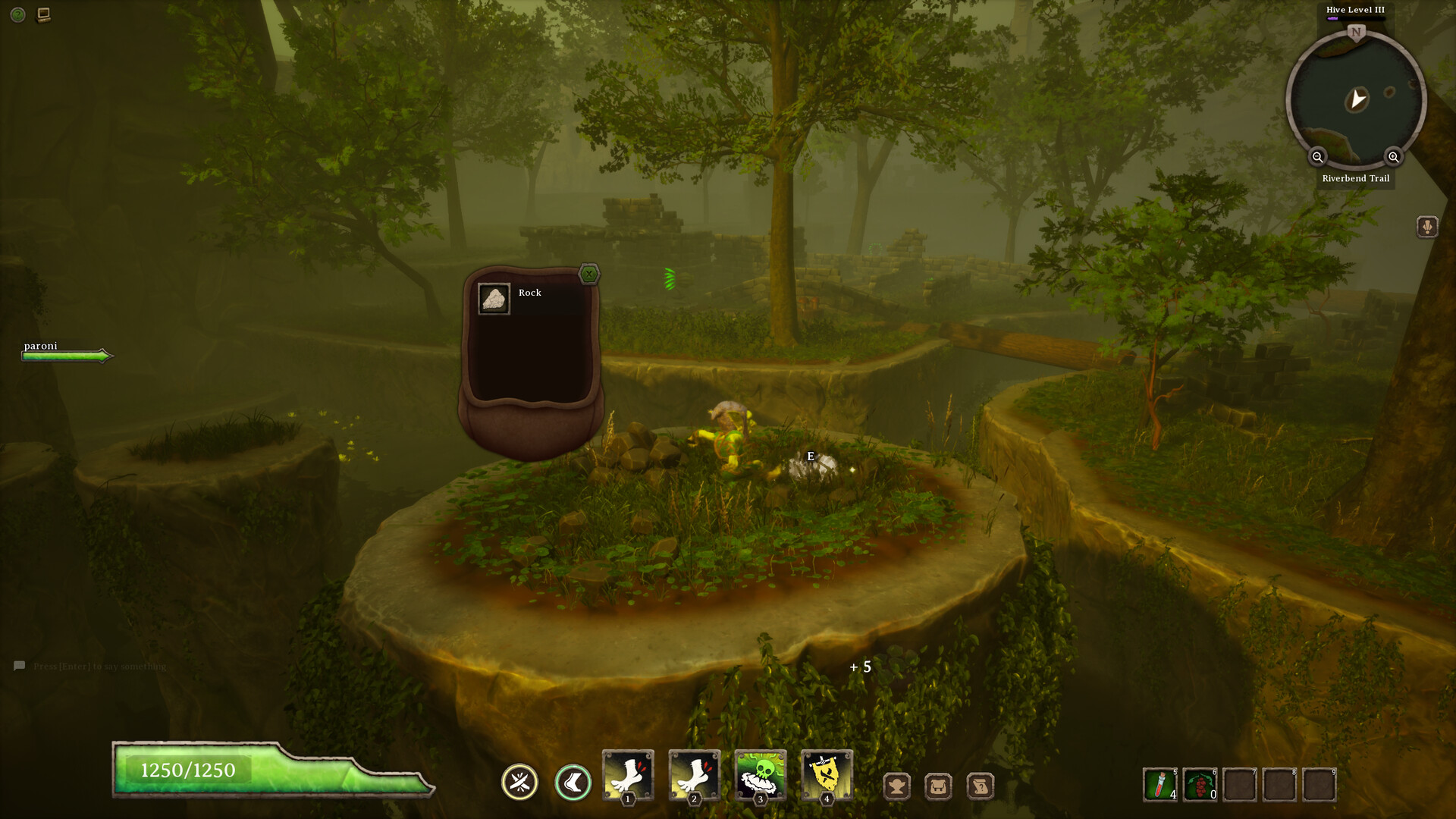Screen dimensions: 1456x819
Task: Select the red berries in slot 6
Action: point(1200,785)
